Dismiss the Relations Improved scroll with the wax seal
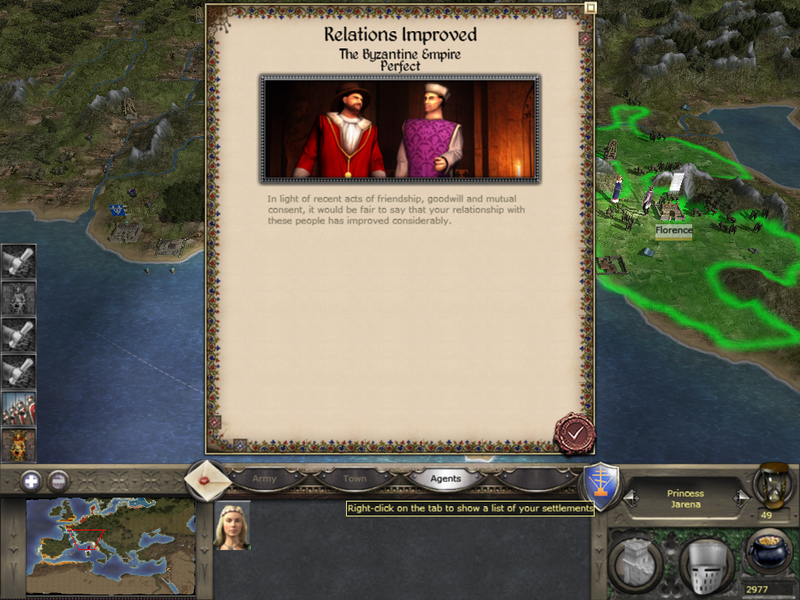Viewport: 800px width, 600px height. point(575,433)
